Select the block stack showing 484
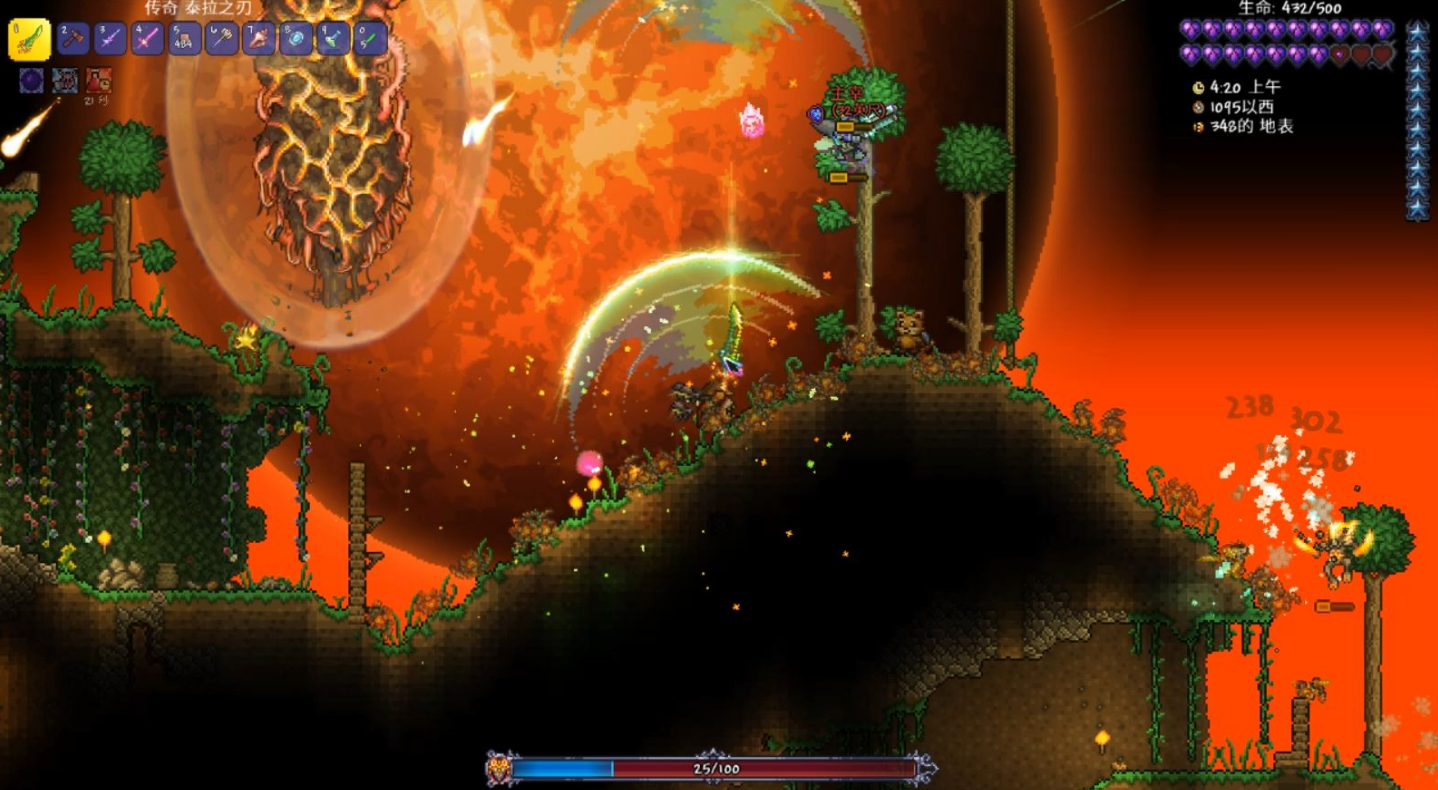1438x790 pixels. (184, 39)
